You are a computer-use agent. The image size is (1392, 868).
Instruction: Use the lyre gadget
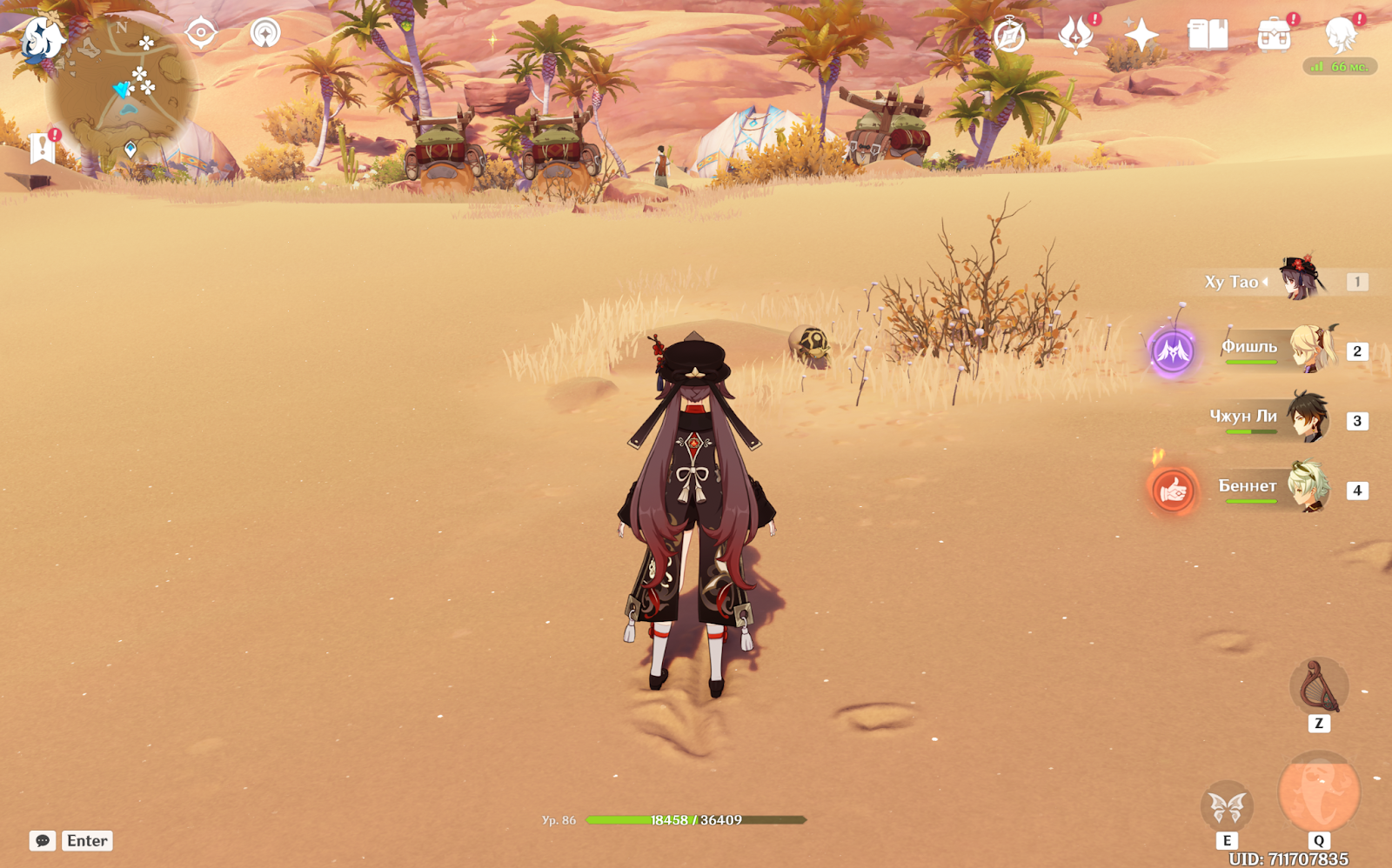coord(1318,687)
